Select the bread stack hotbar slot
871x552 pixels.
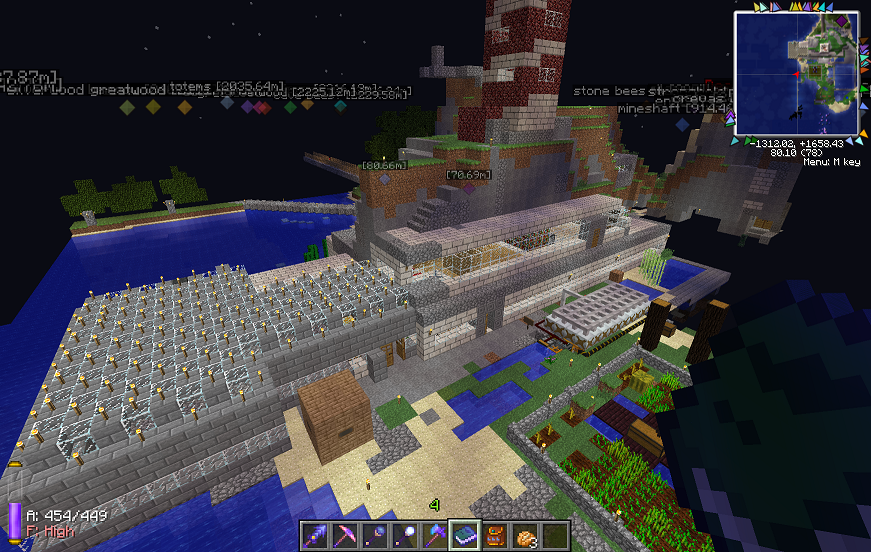pyautogui.click(x=524, y=535)
